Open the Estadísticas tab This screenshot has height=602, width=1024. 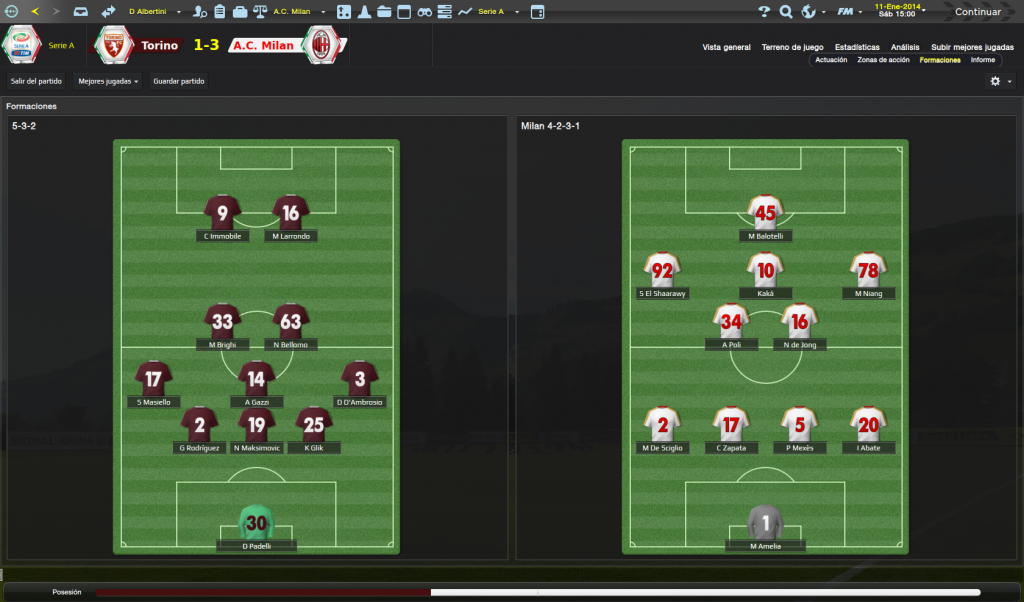(x=857, y=47)
